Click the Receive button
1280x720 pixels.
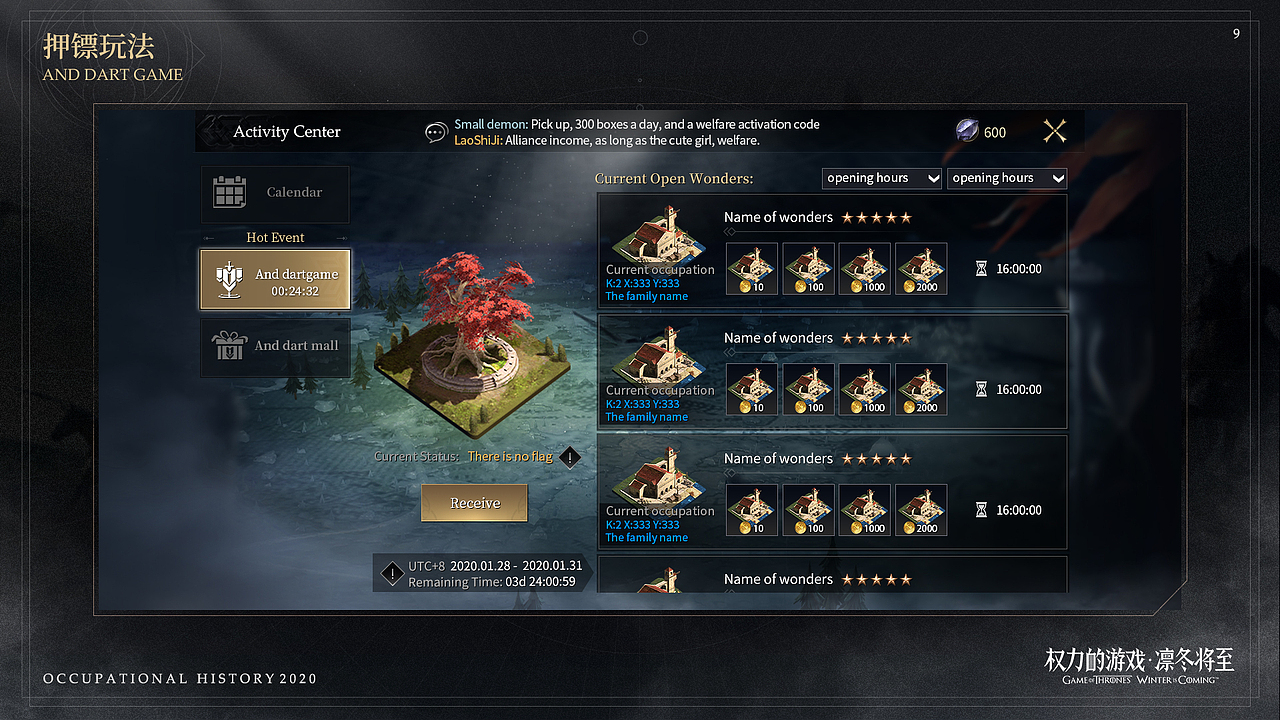[x=474, y=503]
